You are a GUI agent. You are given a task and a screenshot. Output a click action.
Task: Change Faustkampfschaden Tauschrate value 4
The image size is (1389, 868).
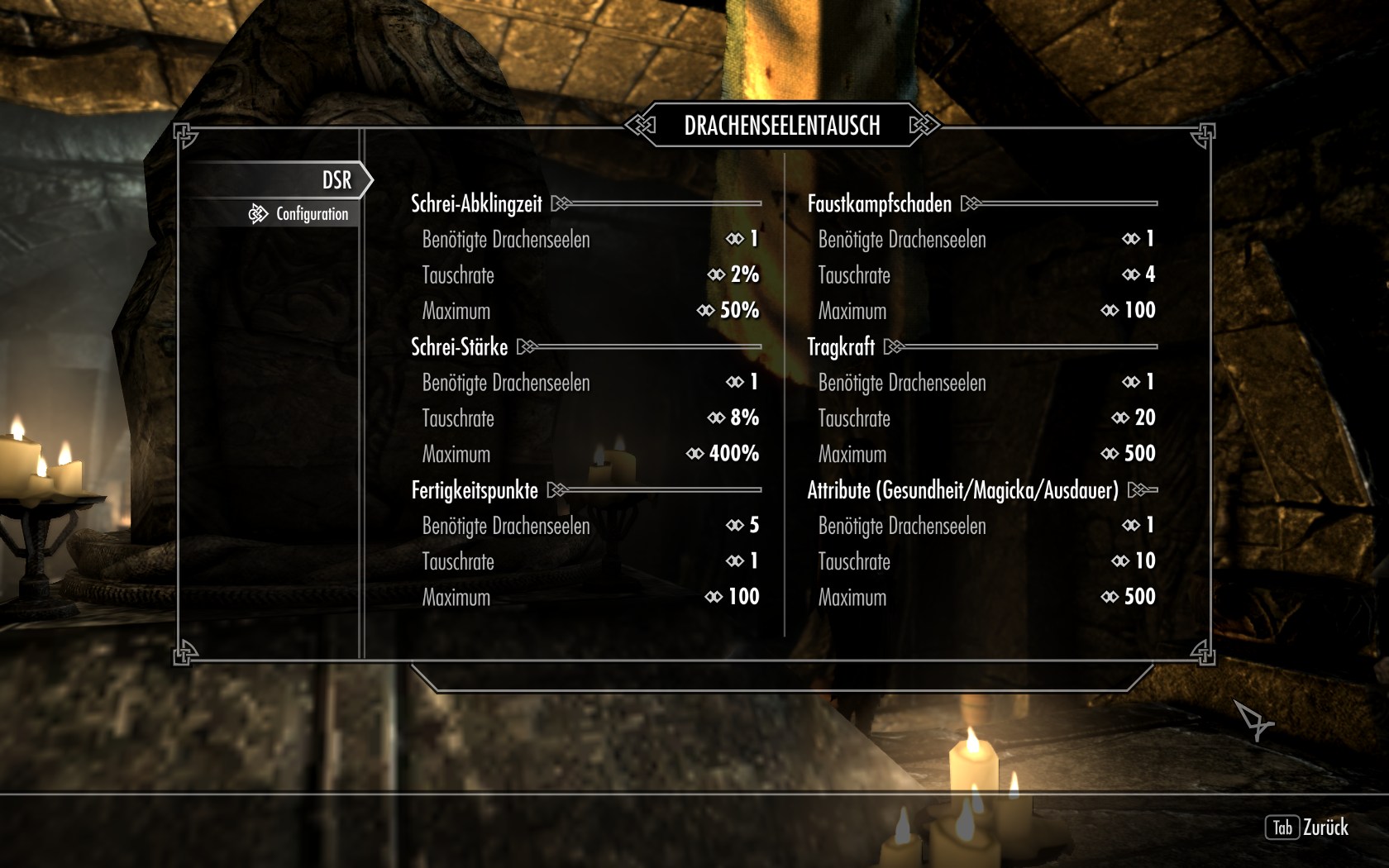pyautogui.click(x=986, y=275)
